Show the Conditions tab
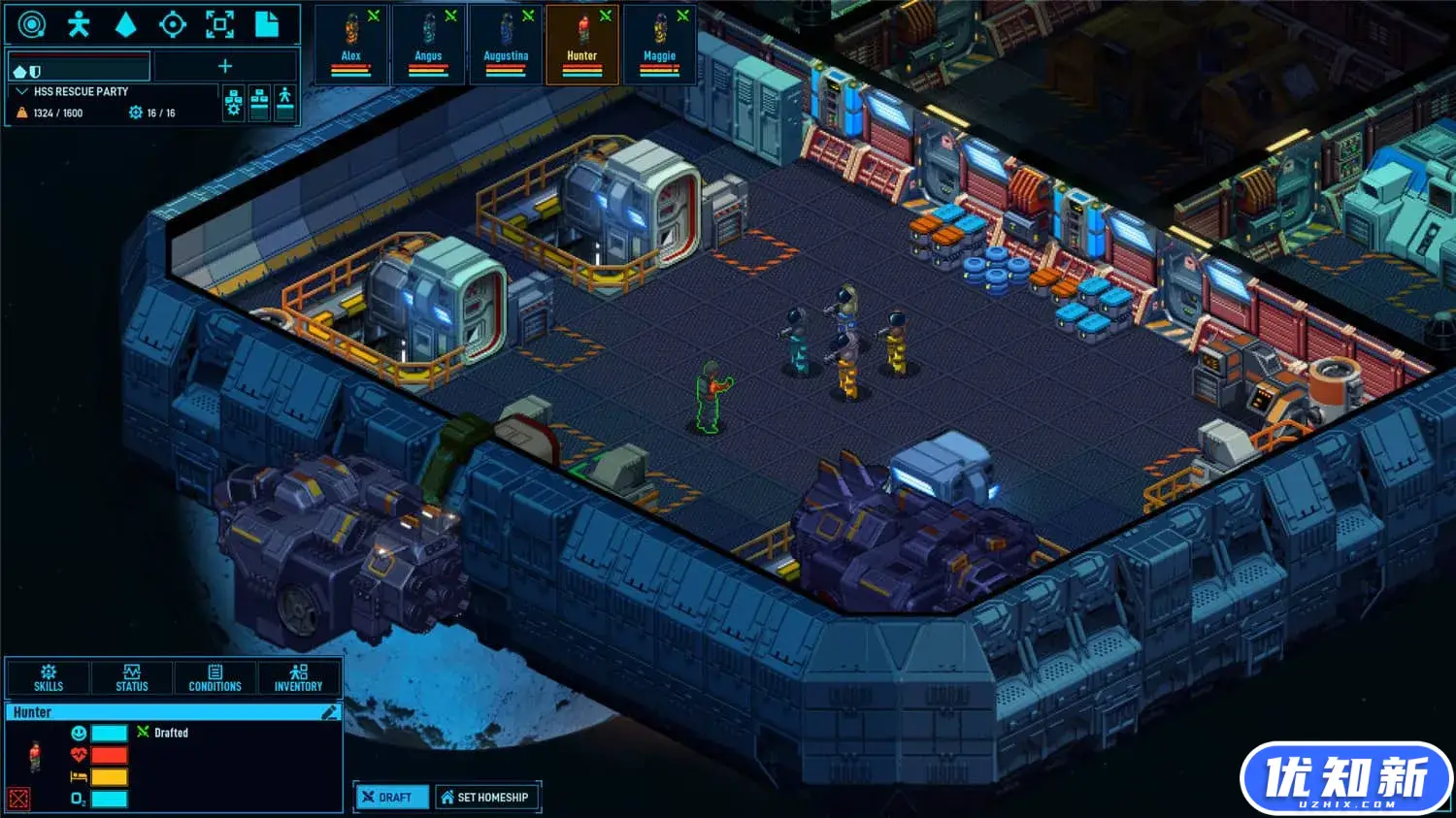 [215, 677]
